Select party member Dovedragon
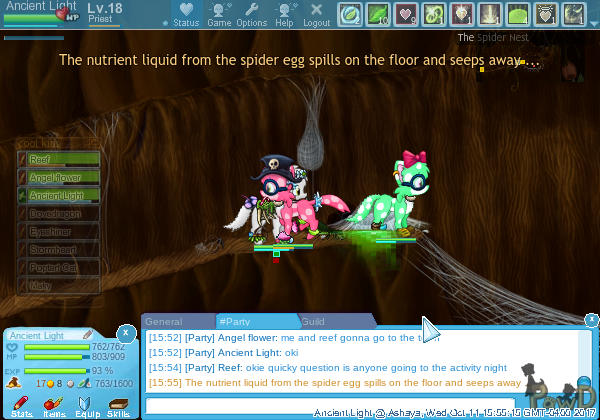The image size is (600, 420). pos(60,214)
